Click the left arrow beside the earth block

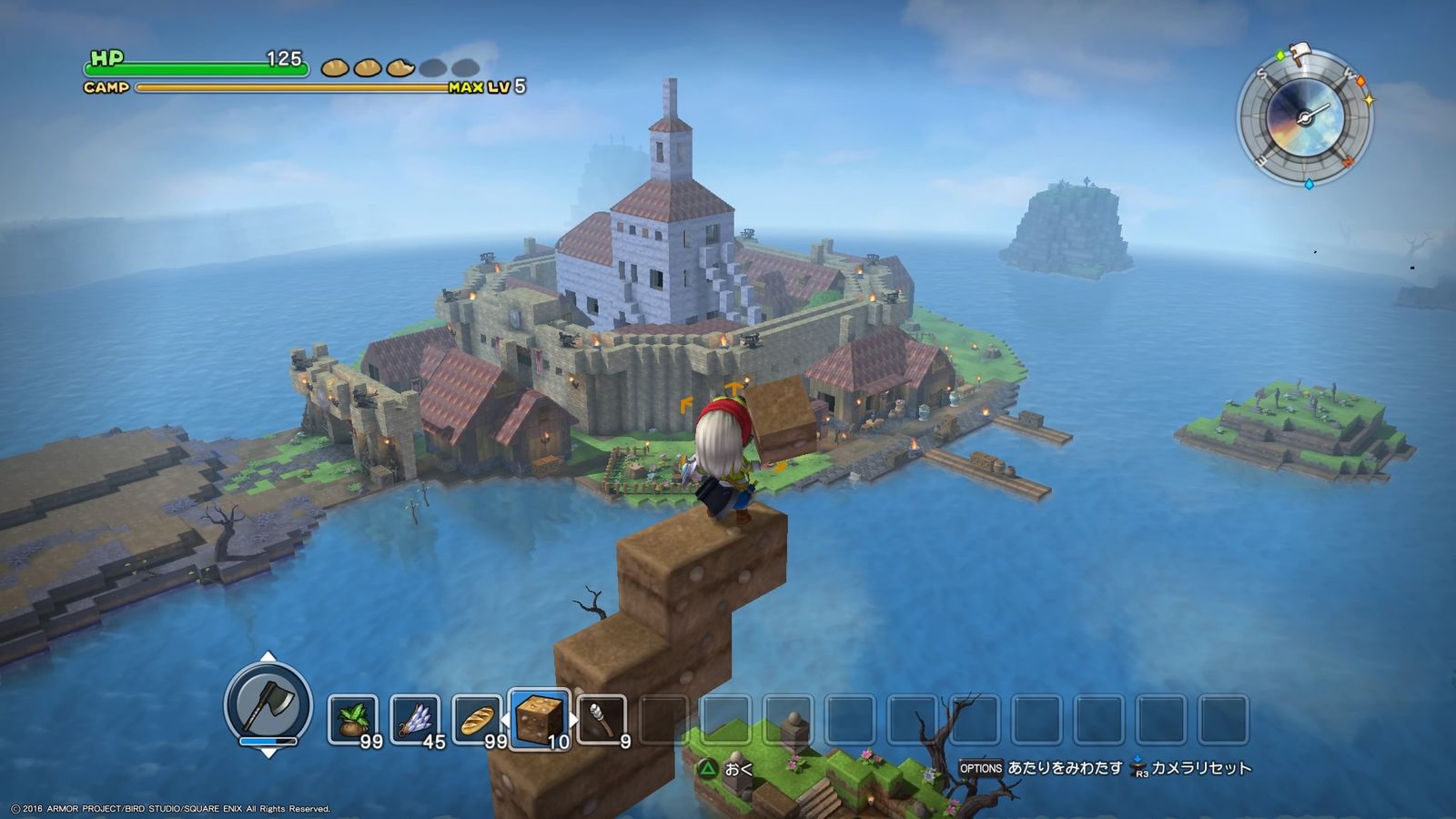click(x=505, y=721)
